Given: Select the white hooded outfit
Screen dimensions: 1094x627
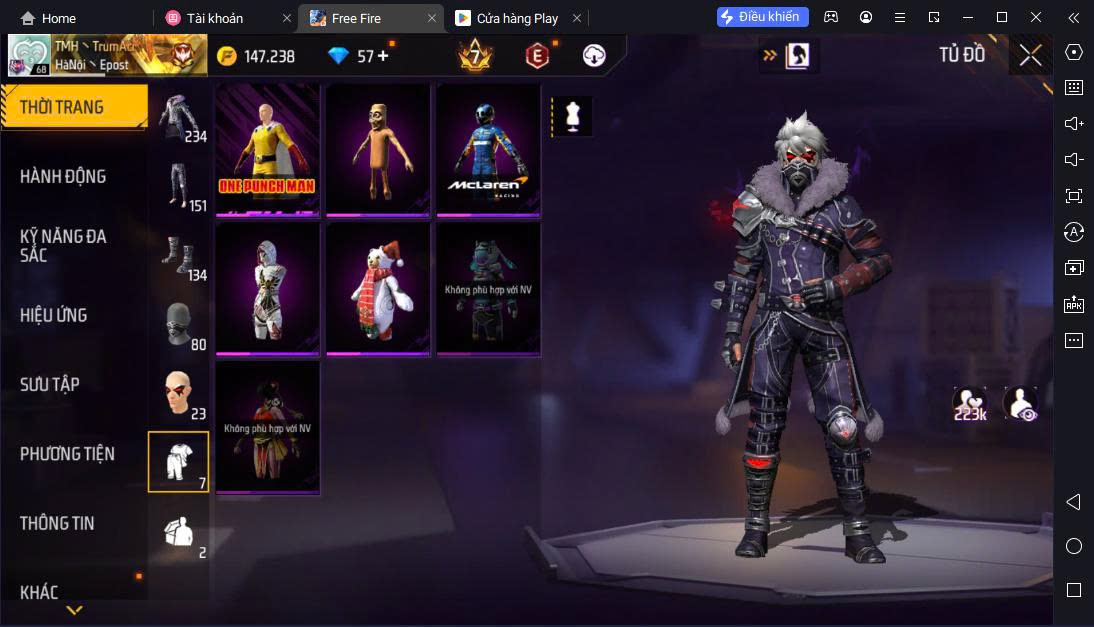Looking at the screenshot, I should pyautogui.click(x=267, y=288).
